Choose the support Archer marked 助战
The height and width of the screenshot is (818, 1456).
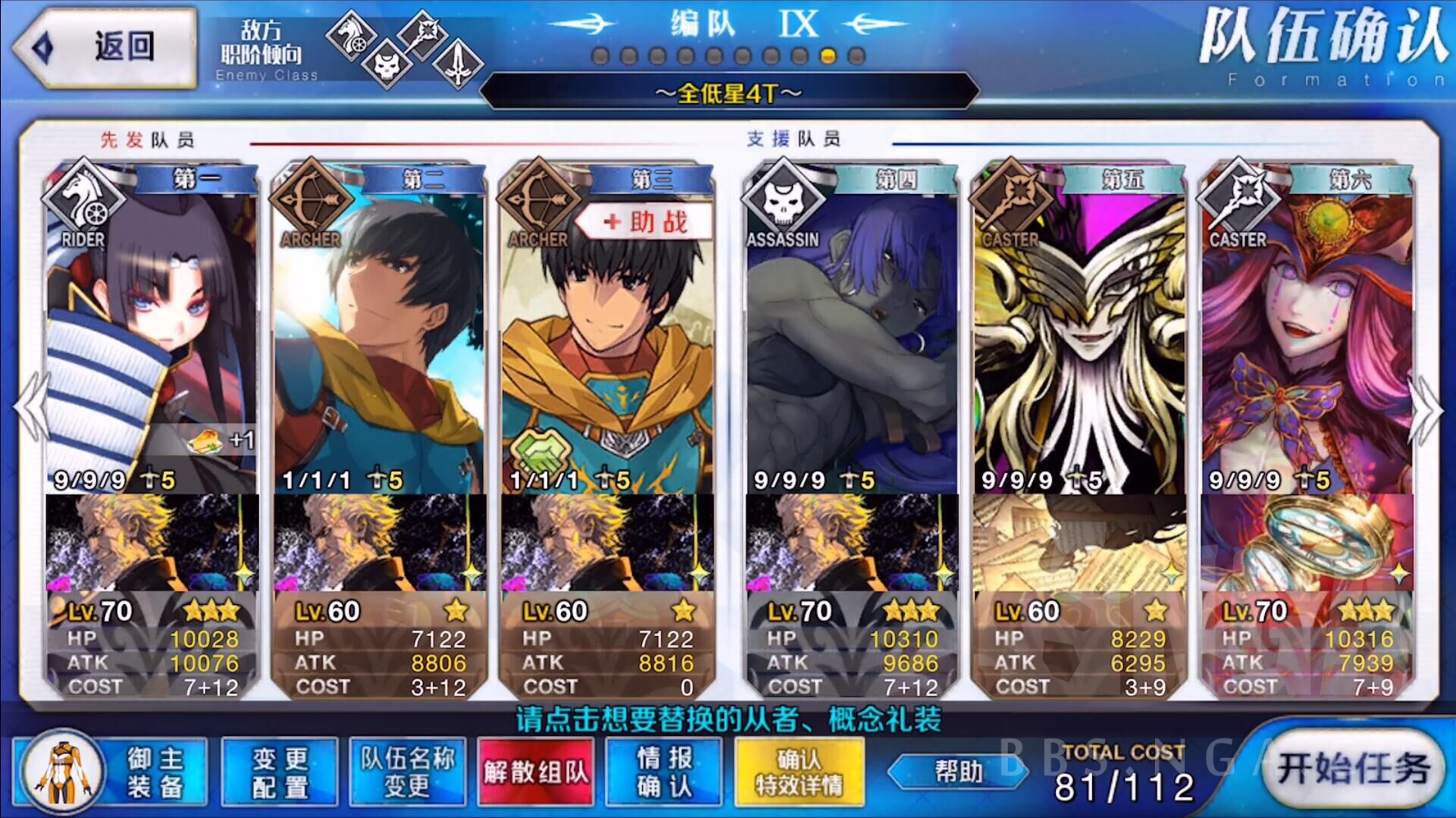(606, 334)
